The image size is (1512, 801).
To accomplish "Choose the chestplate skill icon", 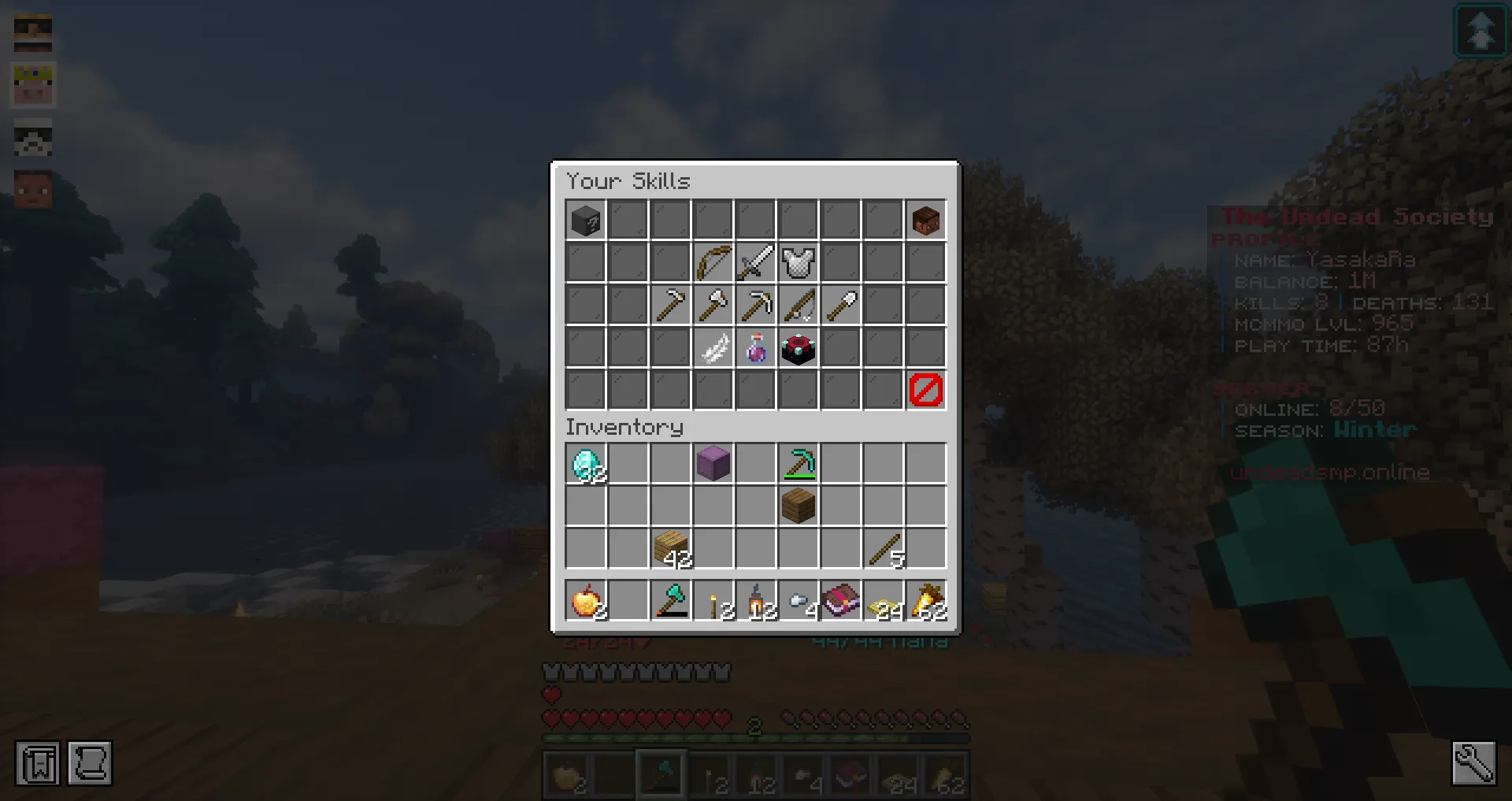I will point(799,262).
